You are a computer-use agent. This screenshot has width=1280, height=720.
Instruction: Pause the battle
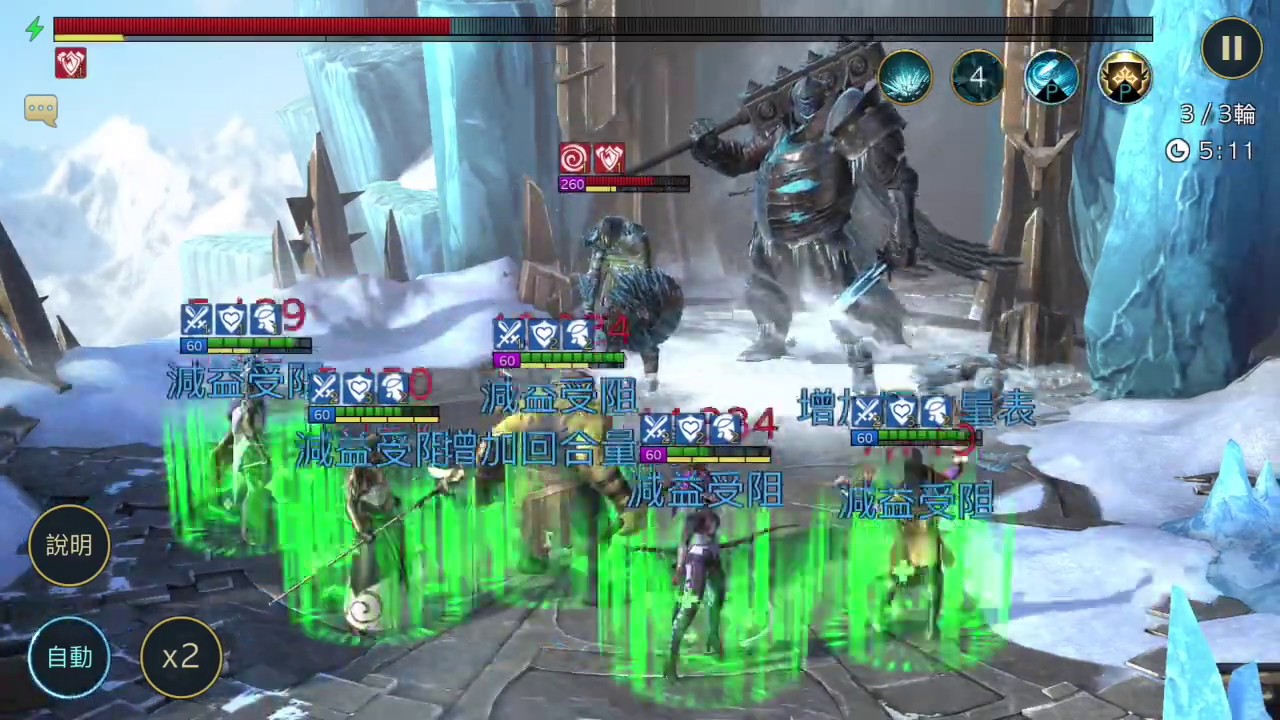pyautogui.click(x=1231, y=48)
